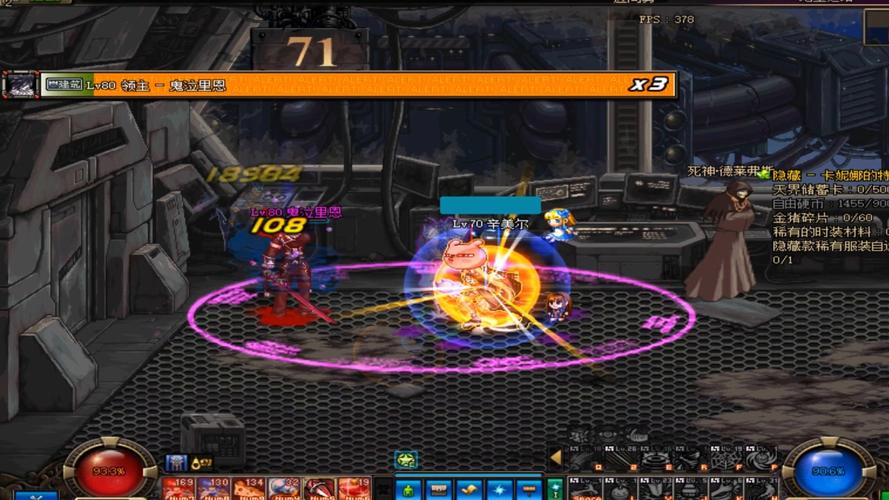
Task: Use the quick slot item showing 32
Action: pyautogui.click(x=283, y=489)
